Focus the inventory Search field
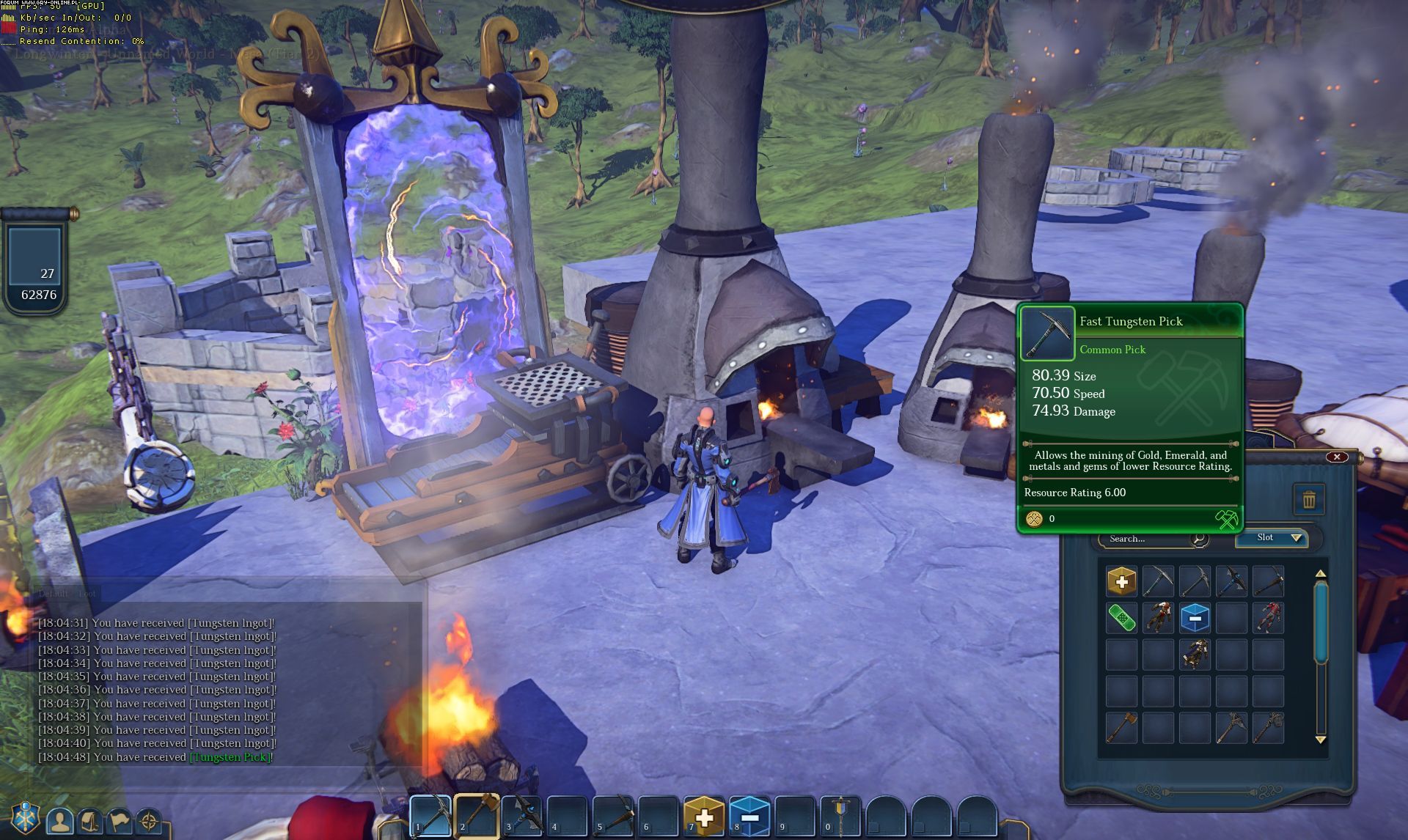The image size is (1408, 840). 1148,539
